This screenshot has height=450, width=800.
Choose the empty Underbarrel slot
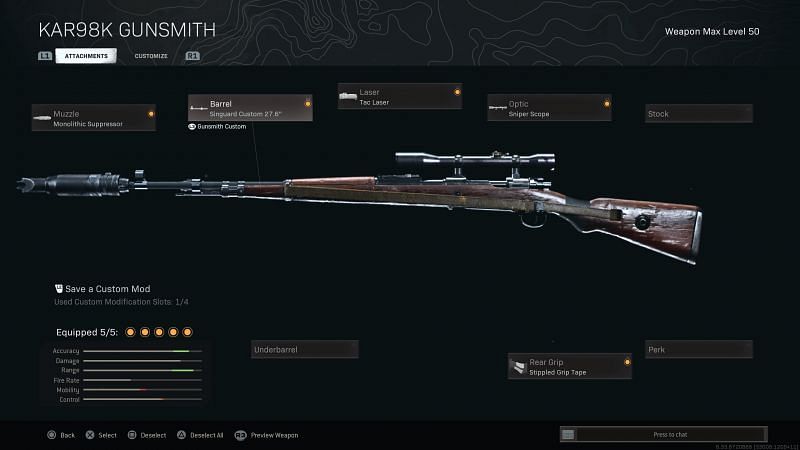(x=304, y=350)
